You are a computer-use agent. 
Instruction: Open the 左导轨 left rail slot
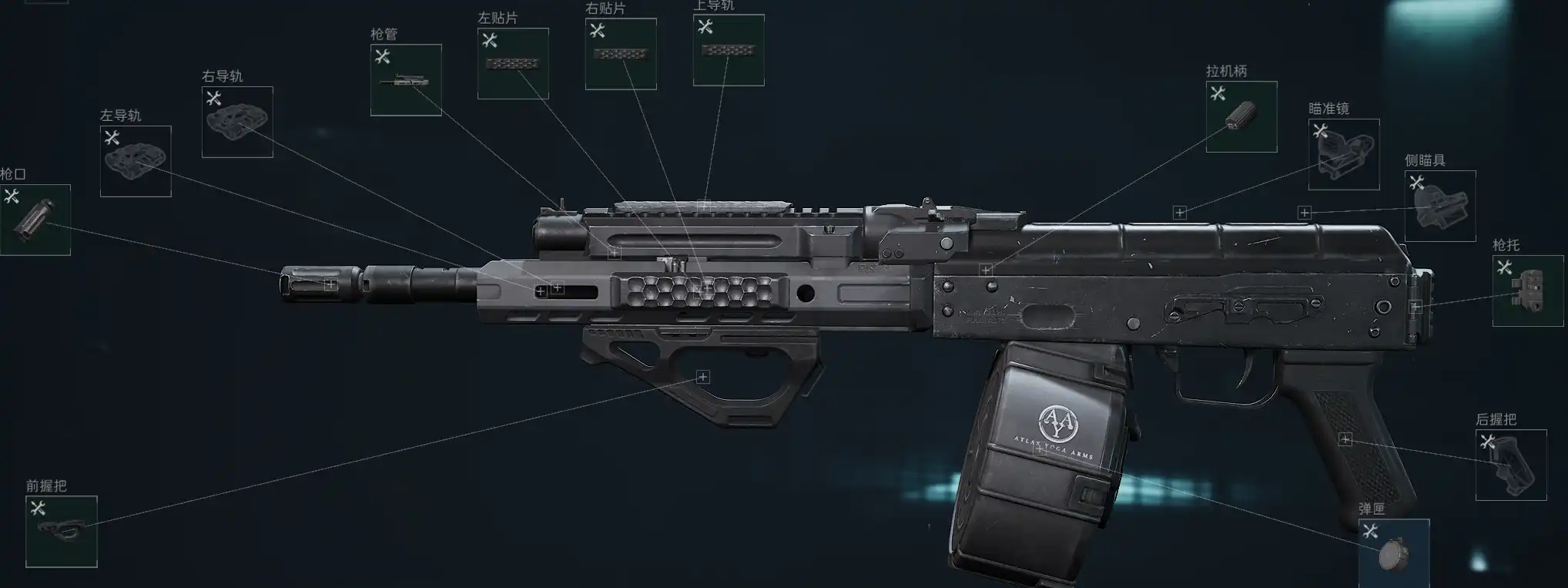coord(136,161)
